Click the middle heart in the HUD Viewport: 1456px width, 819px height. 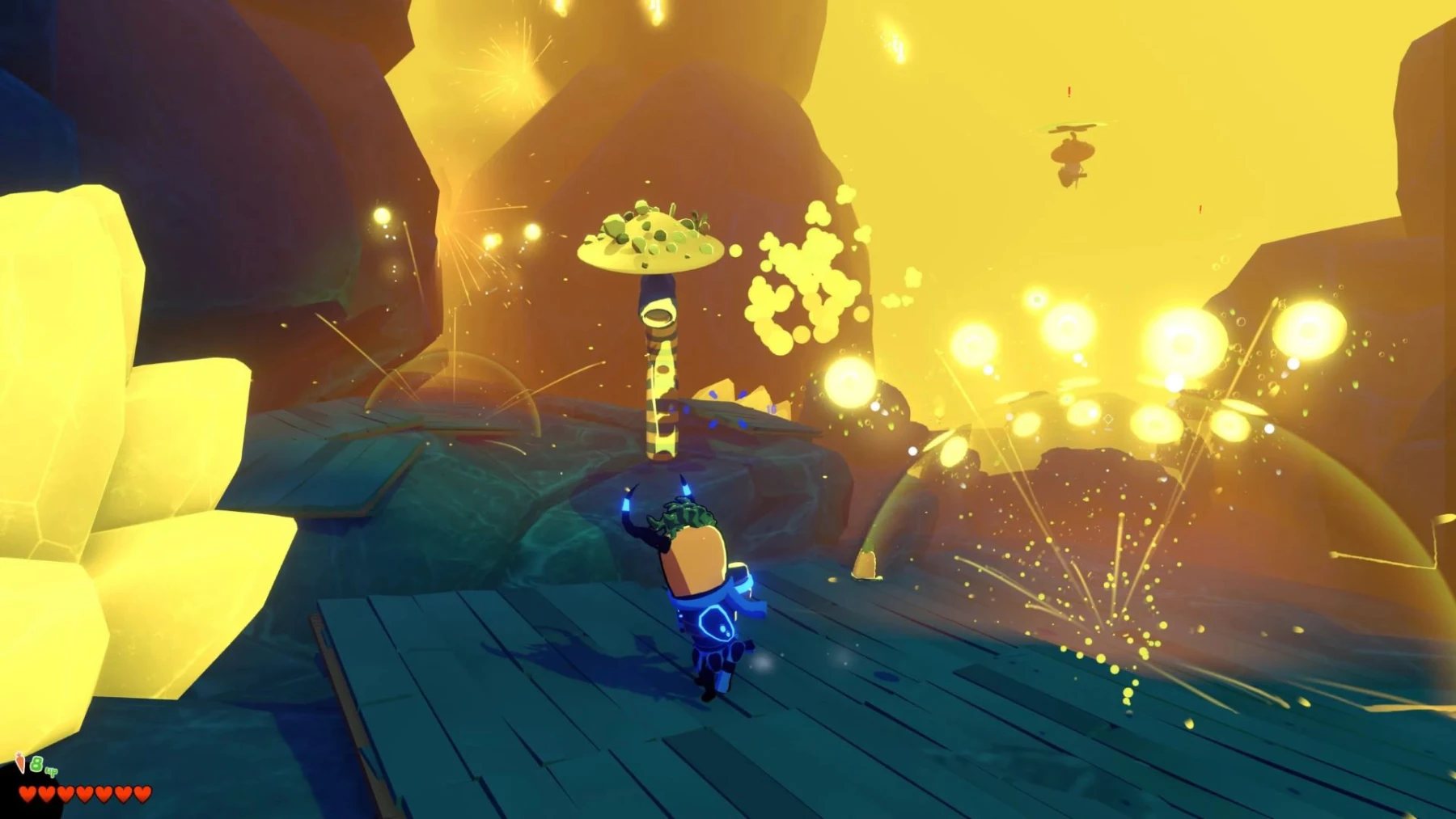[84, 795]
